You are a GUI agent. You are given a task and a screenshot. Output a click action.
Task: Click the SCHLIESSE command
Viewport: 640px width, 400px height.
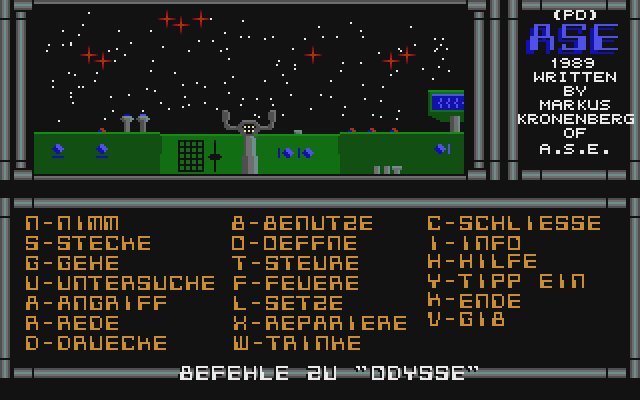[x=514, y=223]
